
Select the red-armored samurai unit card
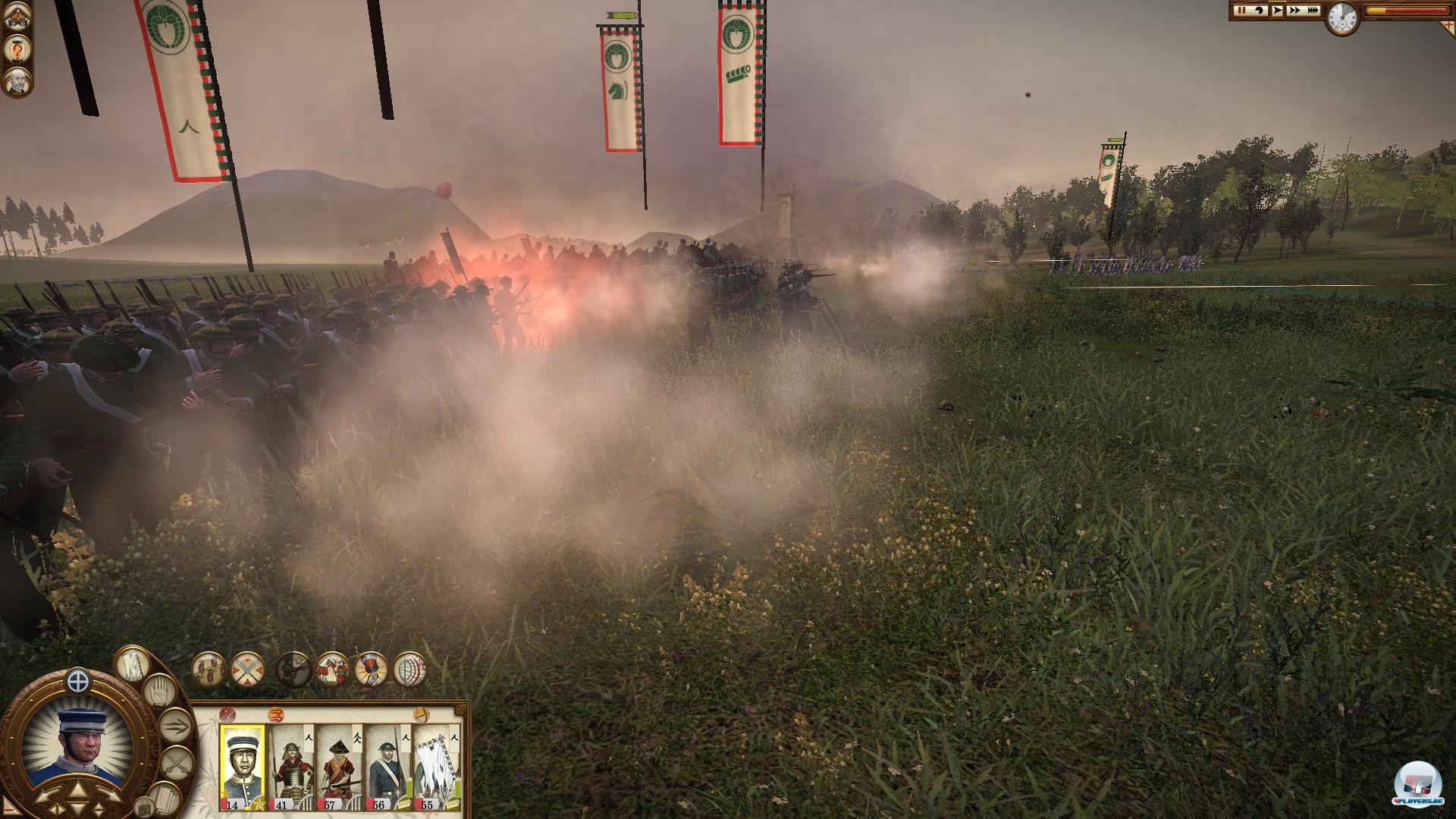tap(290, 766)
